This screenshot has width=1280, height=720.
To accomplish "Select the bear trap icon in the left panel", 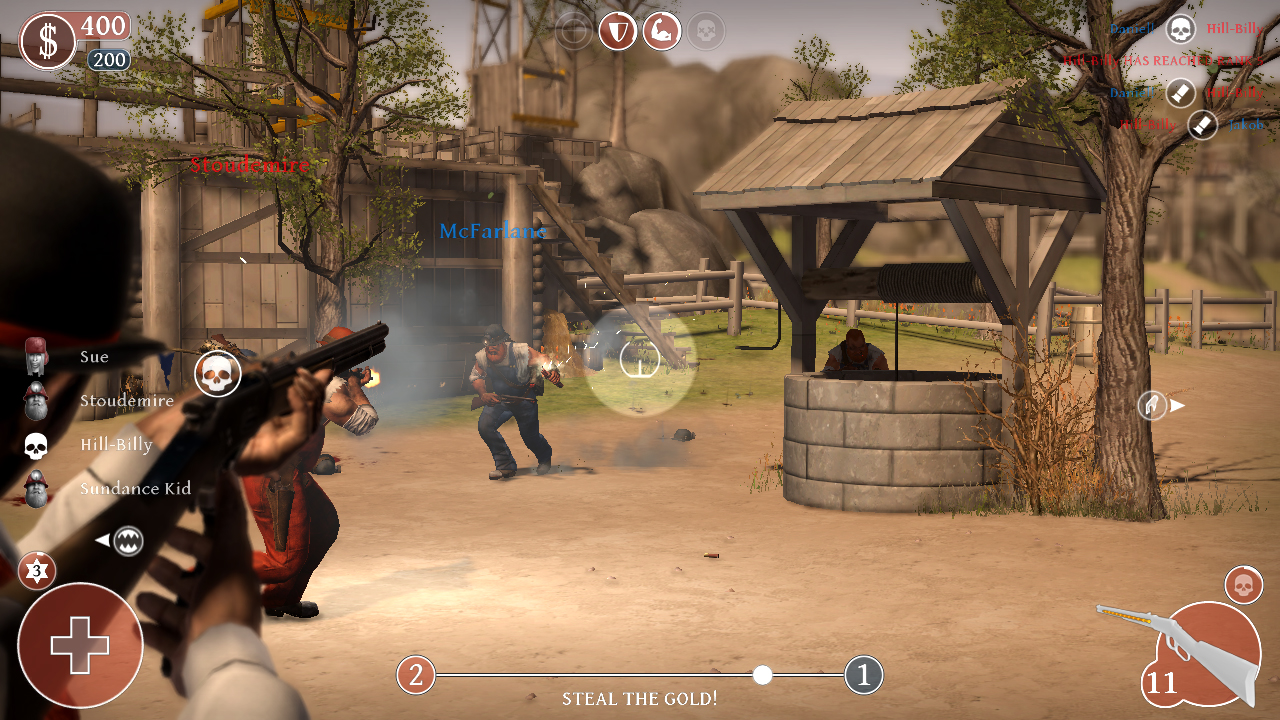I will pos(130,540).
